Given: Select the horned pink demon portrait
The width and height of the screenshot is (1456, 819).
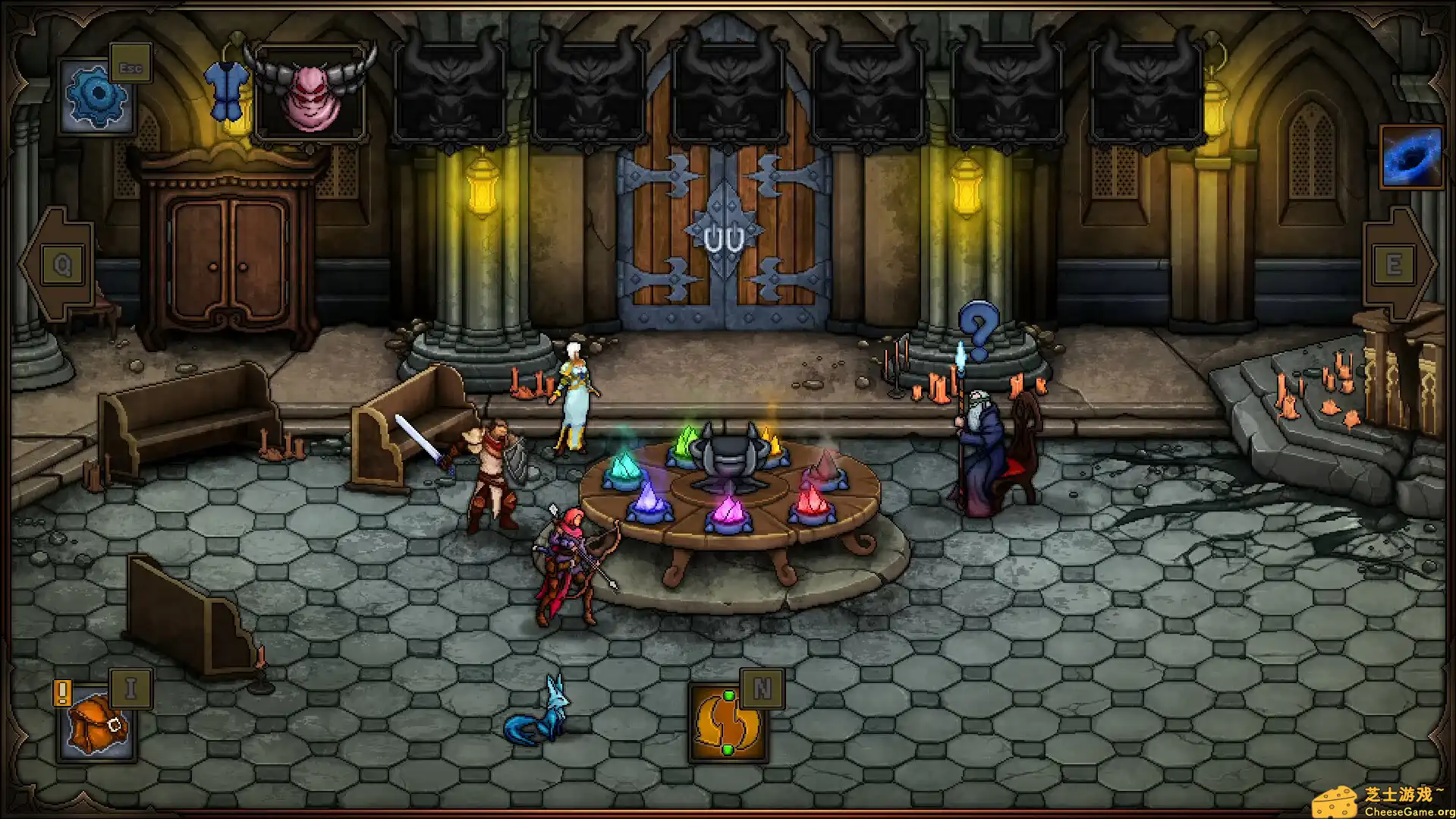Looking at the screenshot, I should [312, 91].
